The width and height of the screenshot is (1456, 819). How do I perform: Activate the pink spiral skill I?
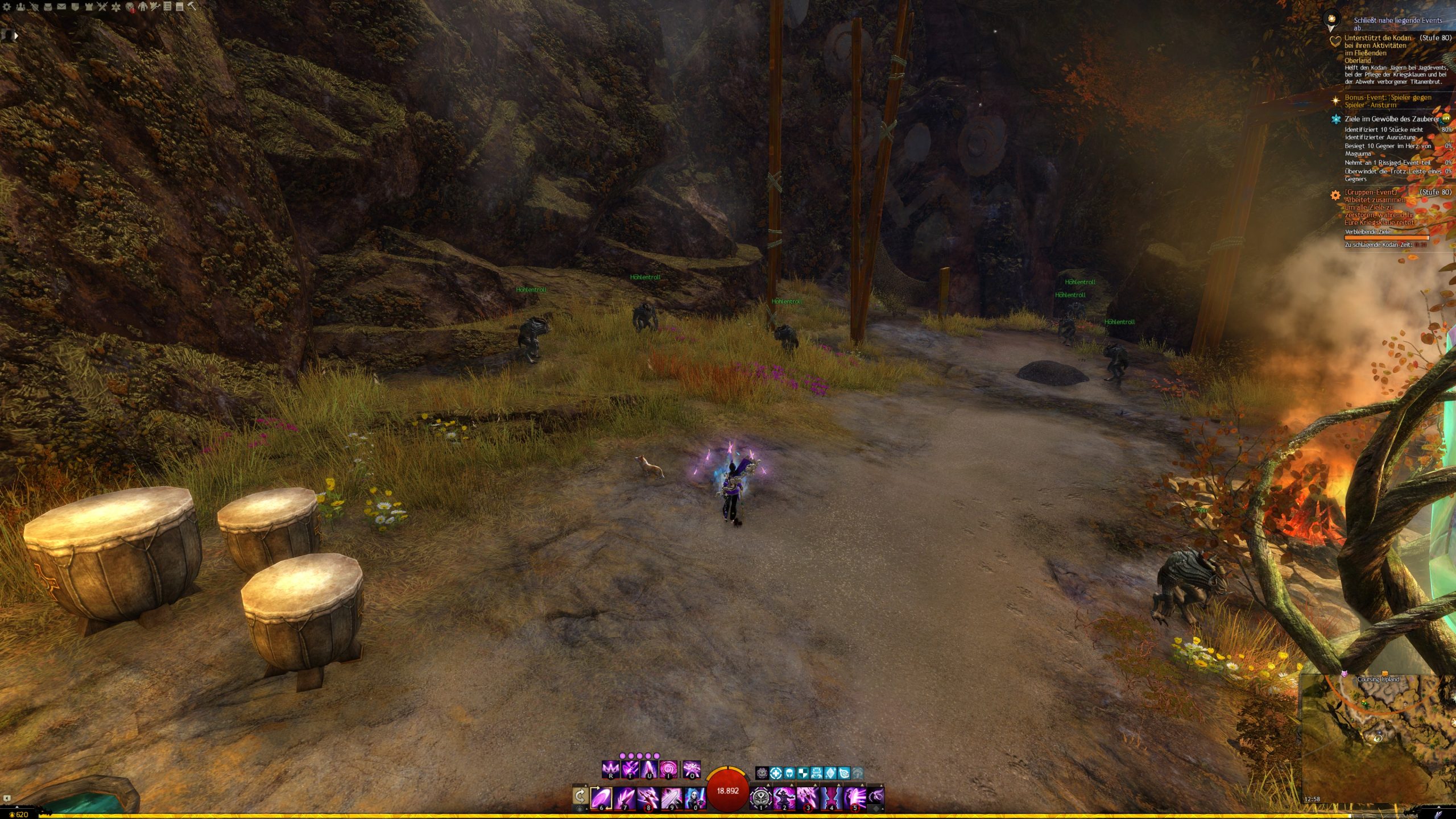[x=668, y=770]
